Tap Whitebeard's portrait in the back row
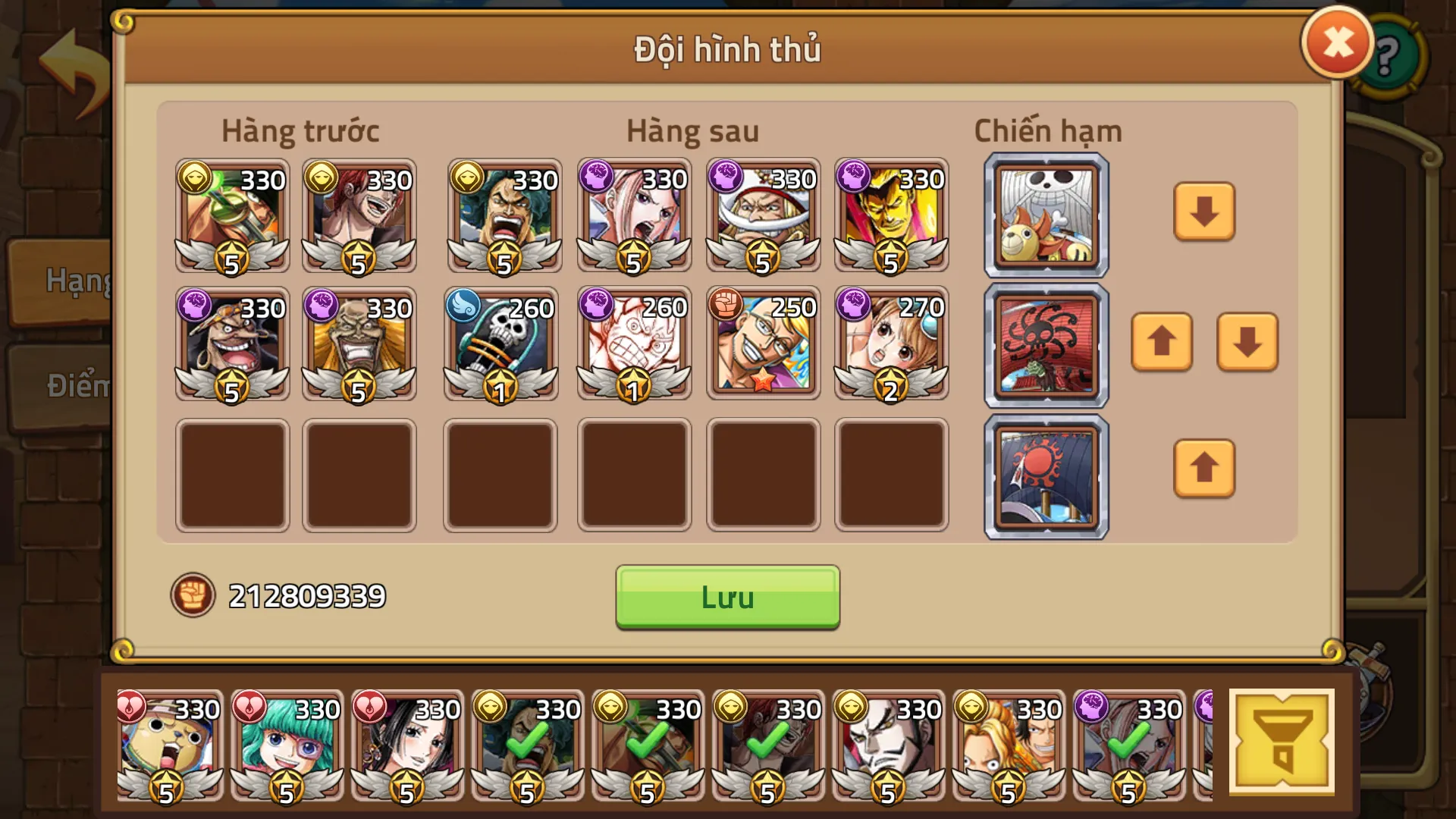 click(762, 215)
